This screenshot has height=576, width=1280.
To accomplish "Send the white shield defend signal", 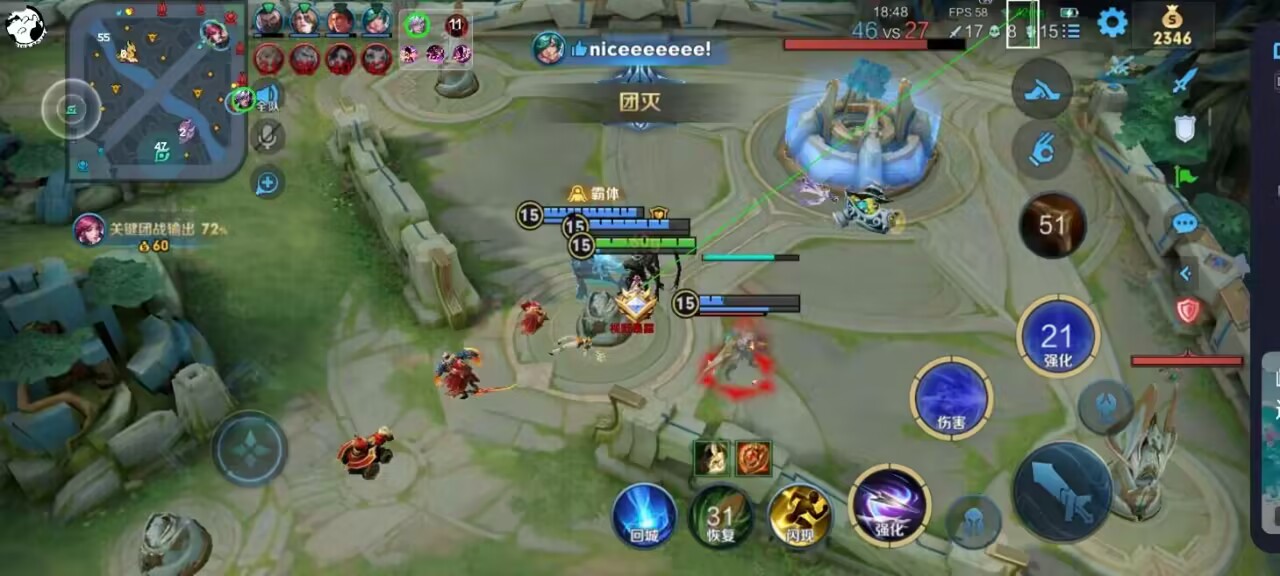I will [x=1185, y=127].
